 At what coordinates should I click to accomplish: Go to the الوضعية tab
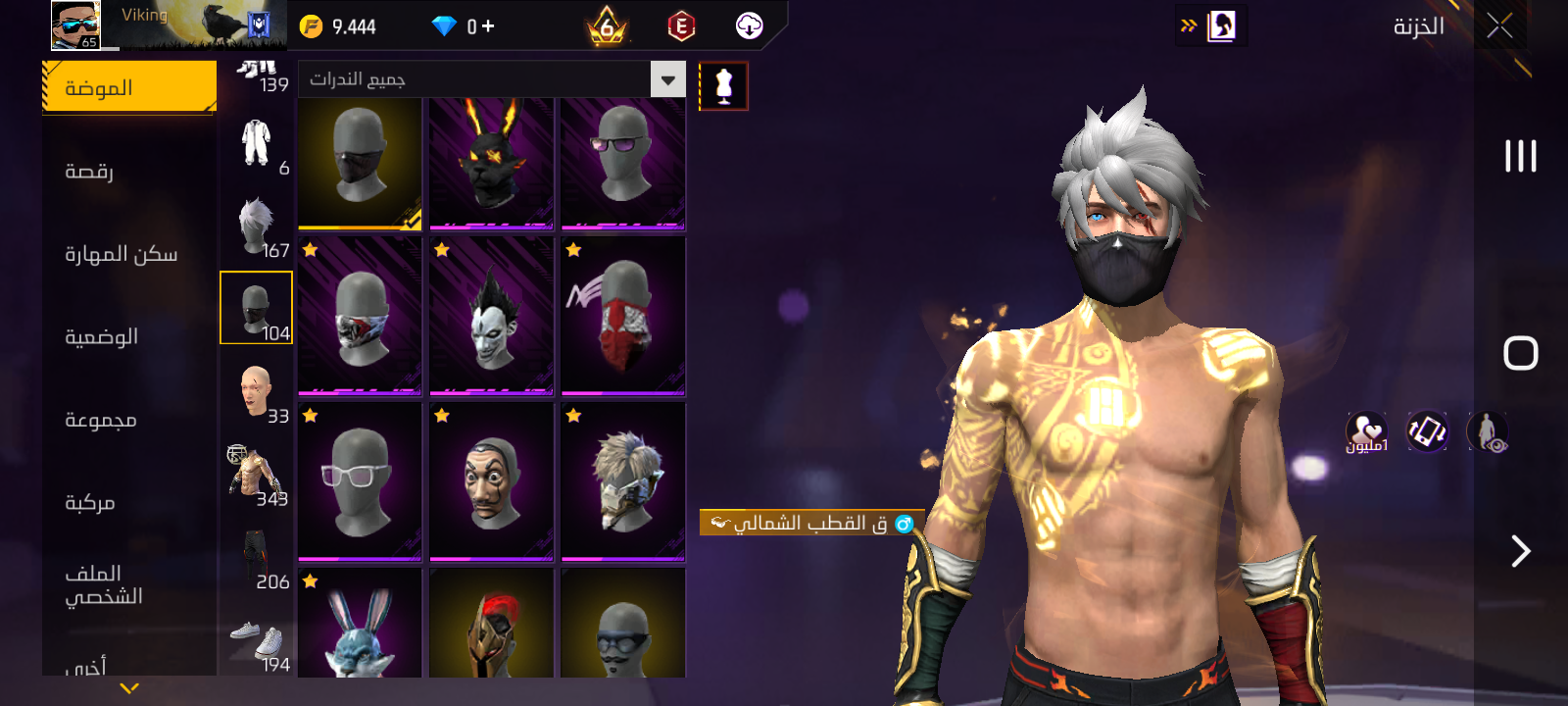point(101,336)
